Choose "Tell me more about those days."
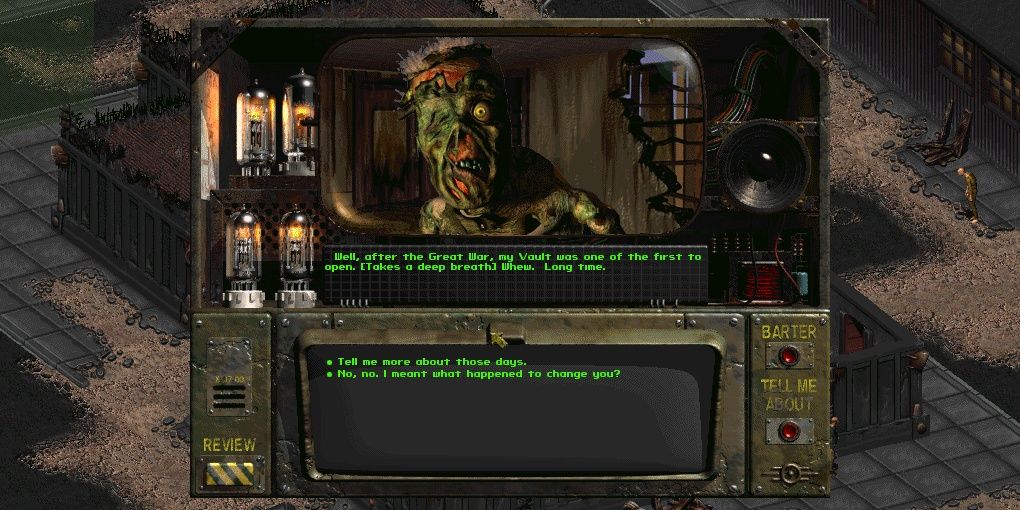Viewport: 1020px width, 510px height. (x=432, y=361)
